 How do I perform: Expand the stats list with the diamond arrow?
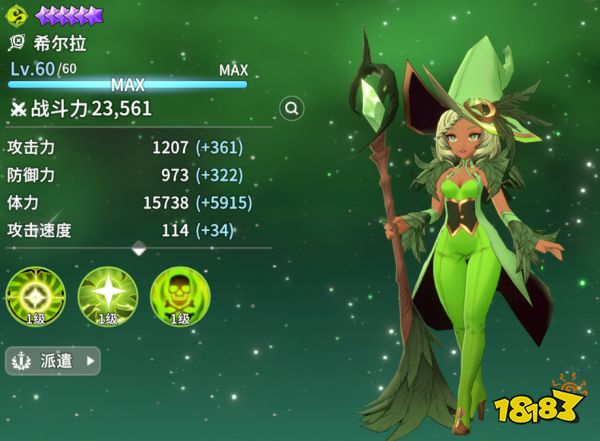point(139,247)
